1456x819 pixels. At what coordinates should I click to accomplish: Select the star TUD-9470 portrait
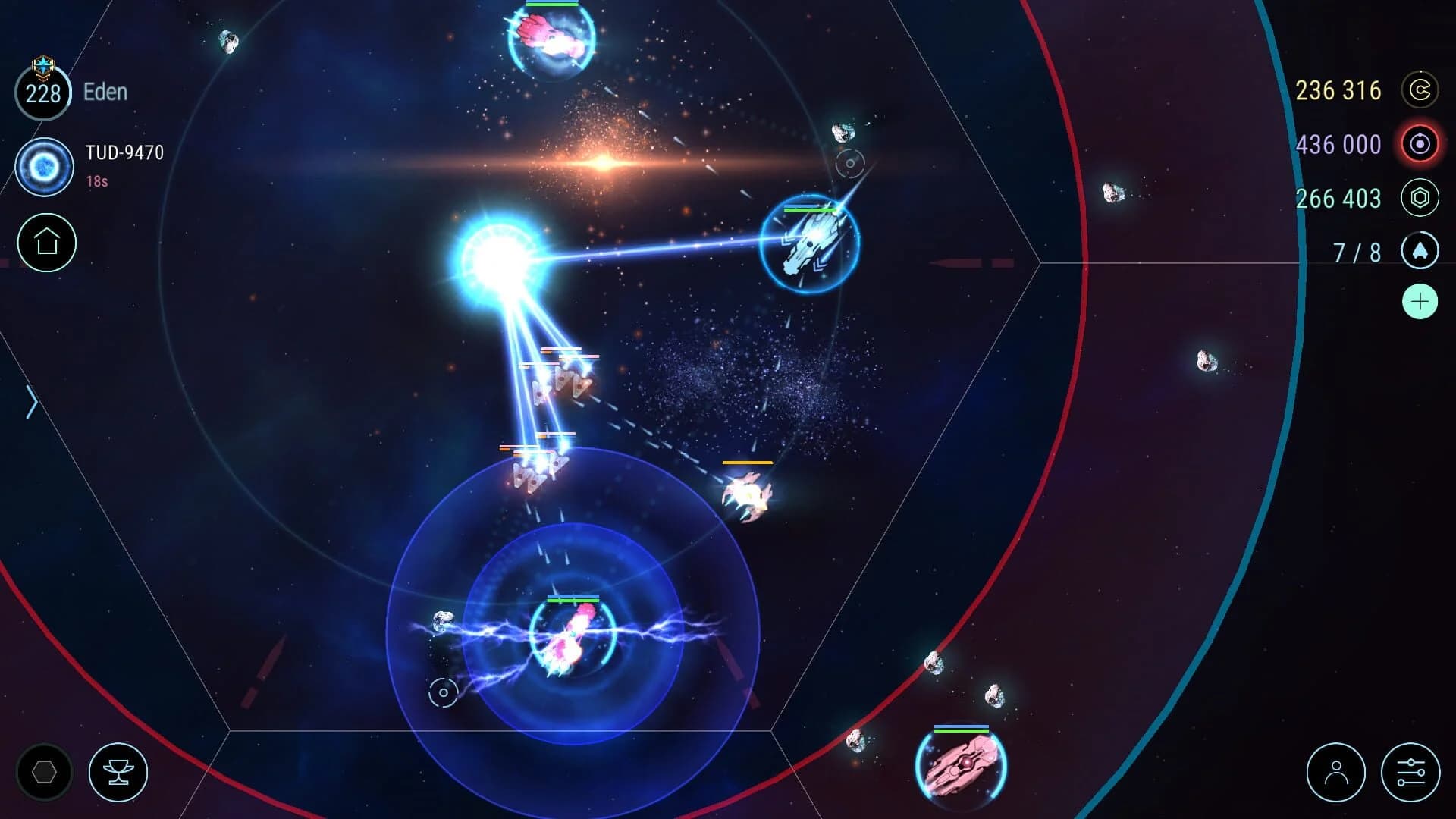coord(44,165)
